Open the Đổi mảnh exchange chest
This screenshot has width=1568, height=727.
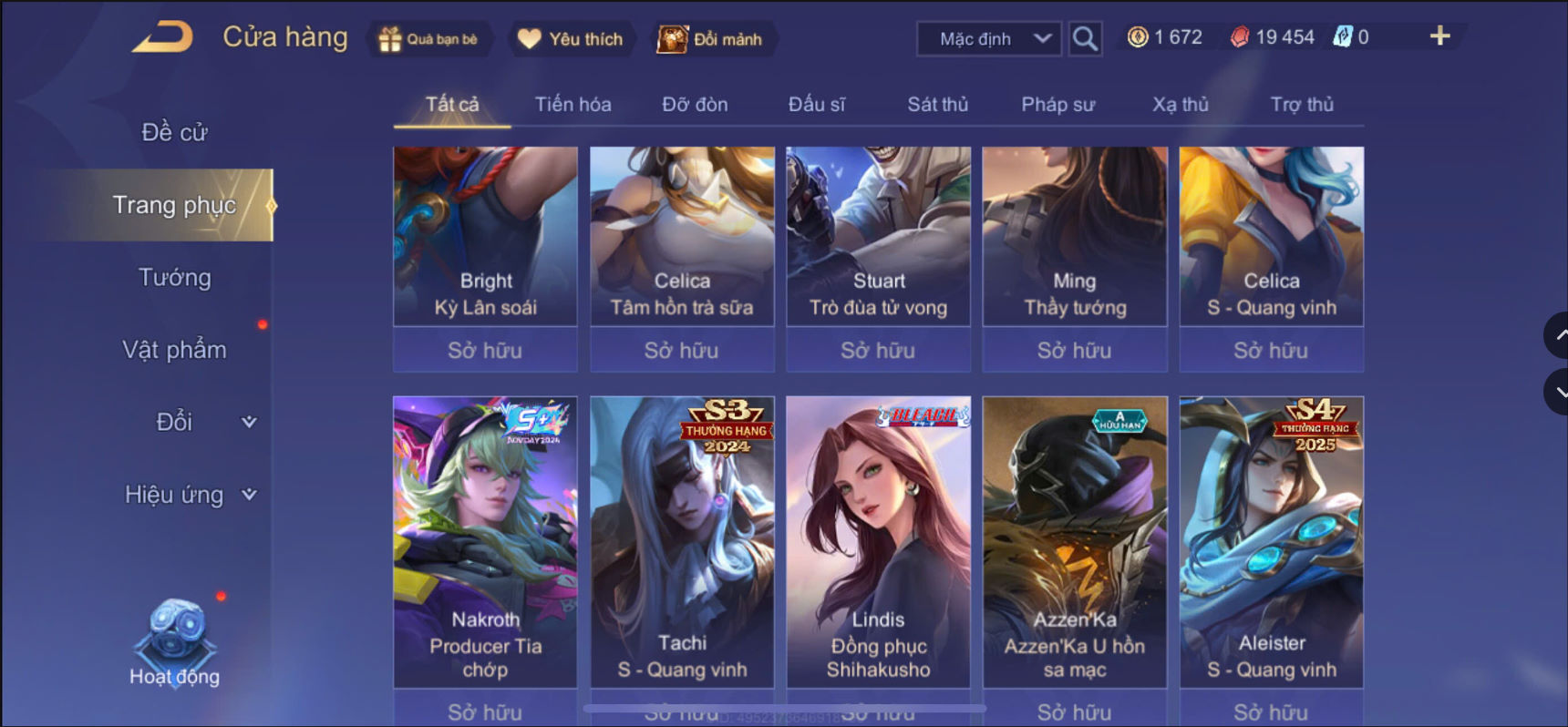(x=714, y=39)
